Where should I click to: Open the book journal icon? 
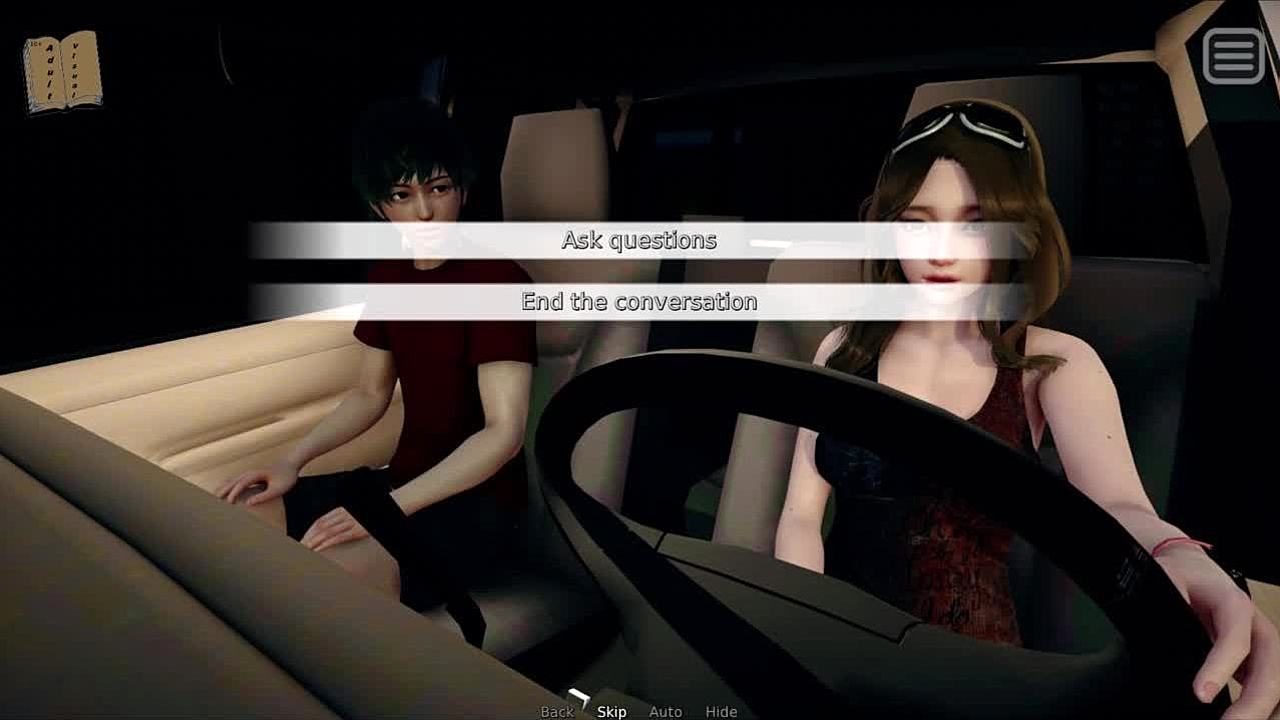click(62, 71)
